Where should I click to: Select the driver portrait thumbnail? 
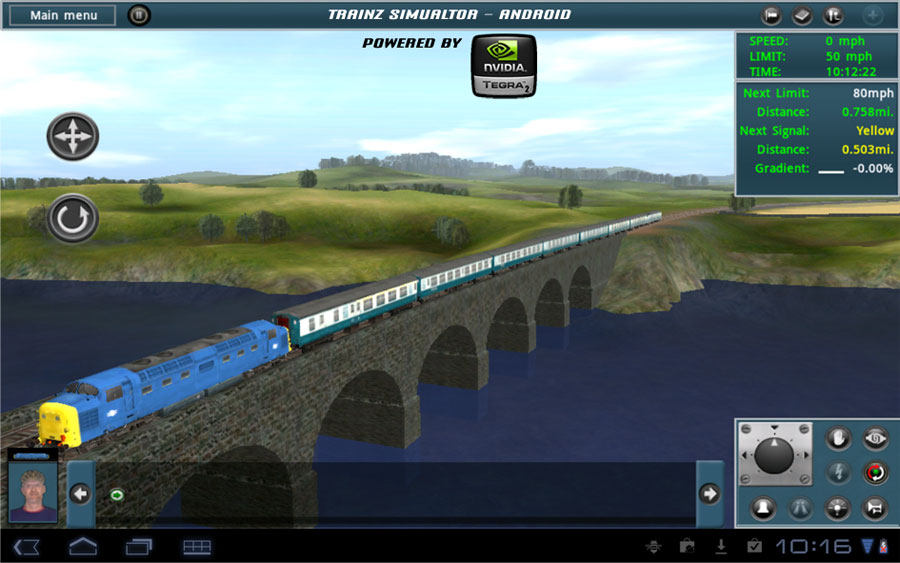pos(33,494)
